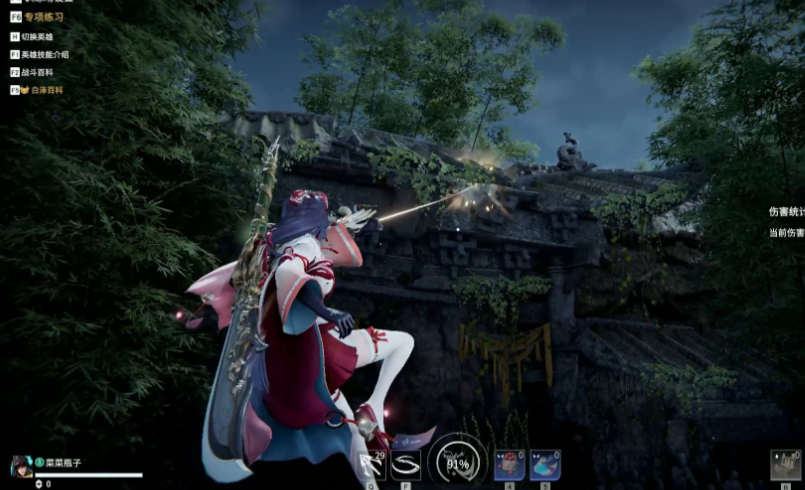
Task: Select the player portrait for 菜菜瓶子
Action: pyautogui.click(x=21, y=466)
